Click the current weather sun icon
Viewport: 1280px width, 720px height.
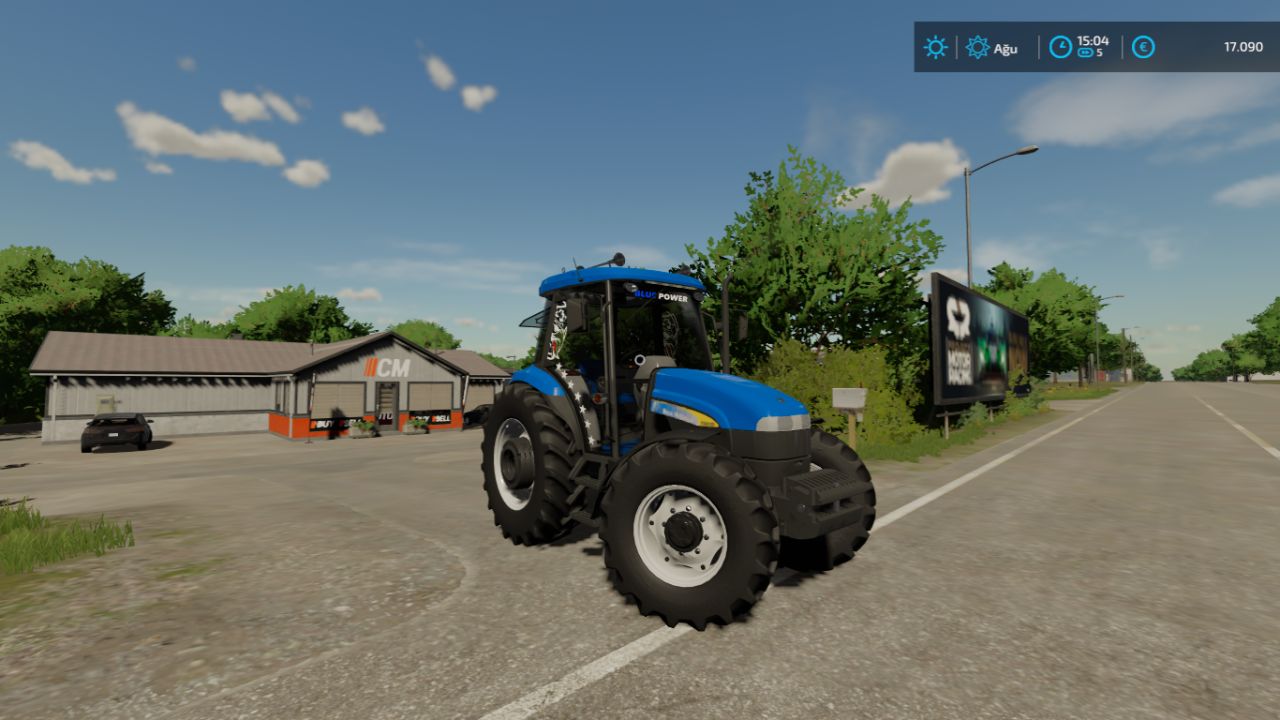934,46
